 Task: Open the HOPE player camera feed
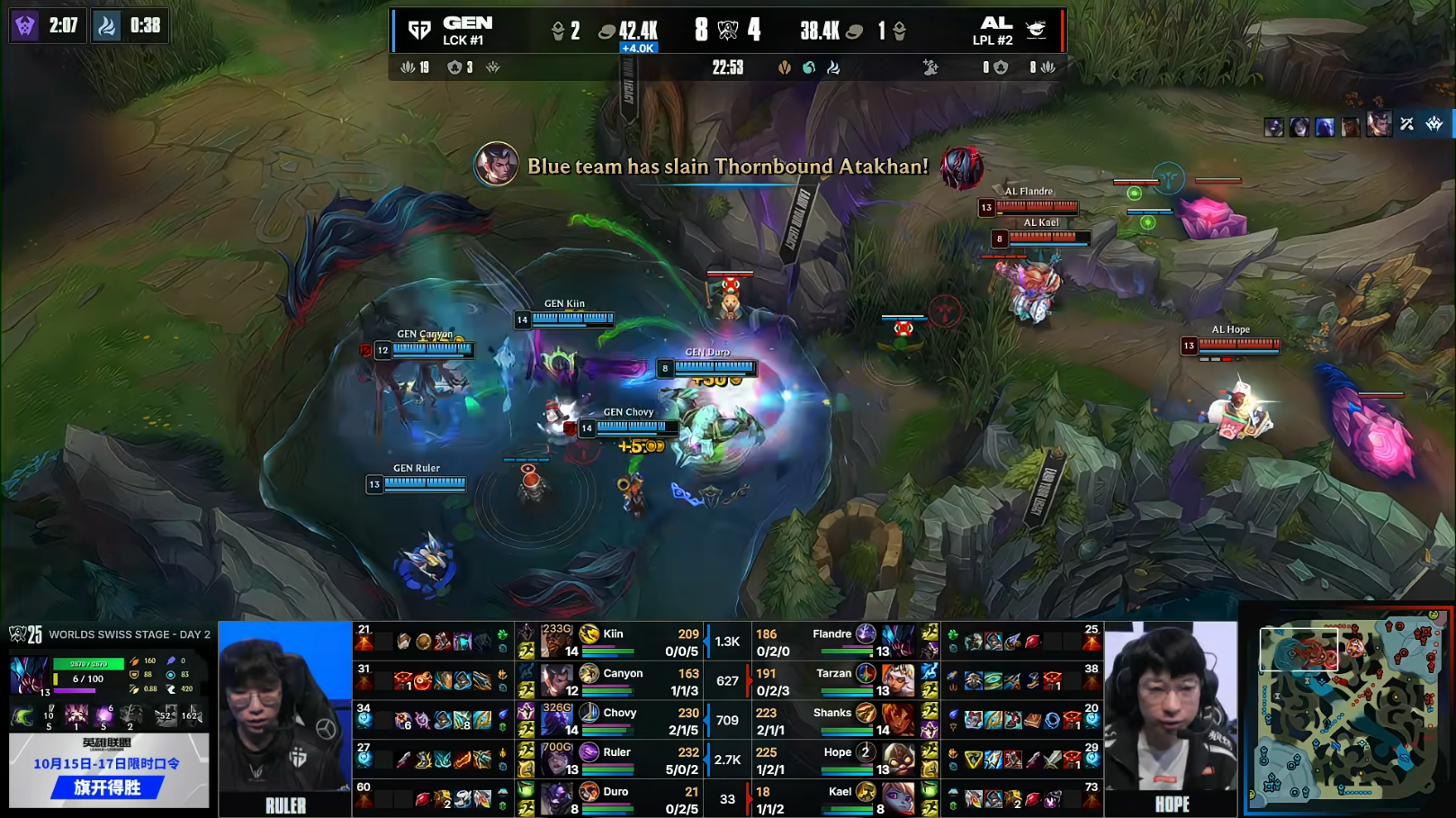[x=1171, y=717]
